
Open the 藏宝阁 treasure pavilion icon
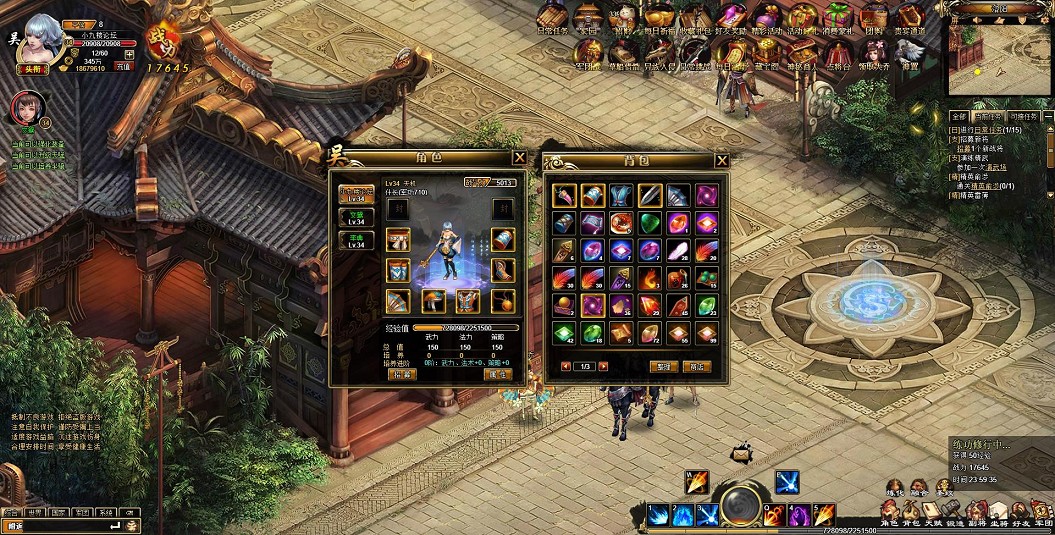[x=768, y=50]
